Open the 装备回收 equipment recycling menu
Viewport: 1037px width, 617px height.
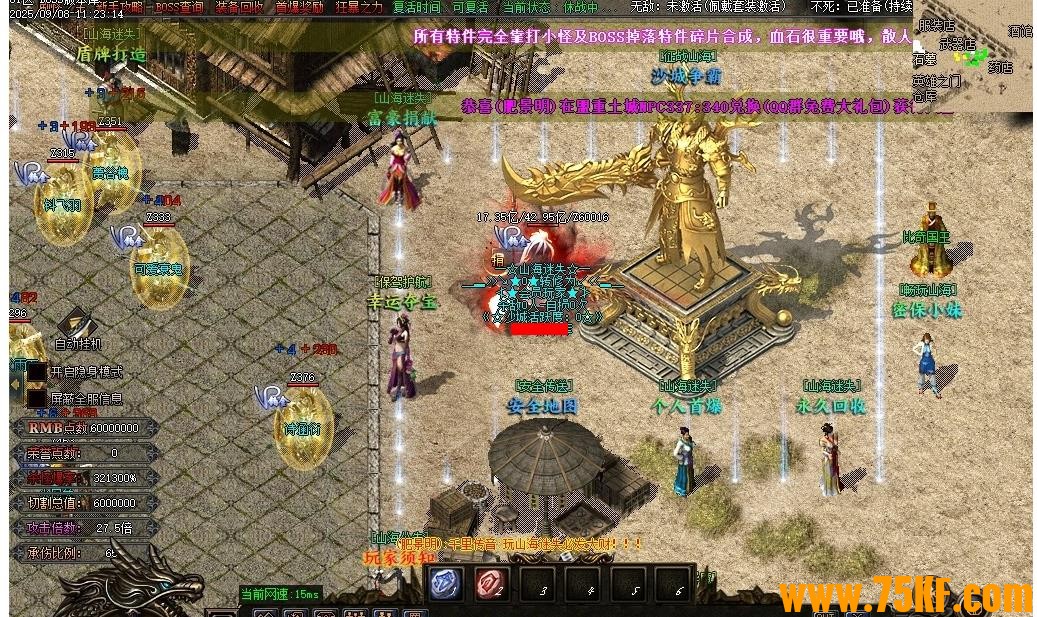[239, 8]
